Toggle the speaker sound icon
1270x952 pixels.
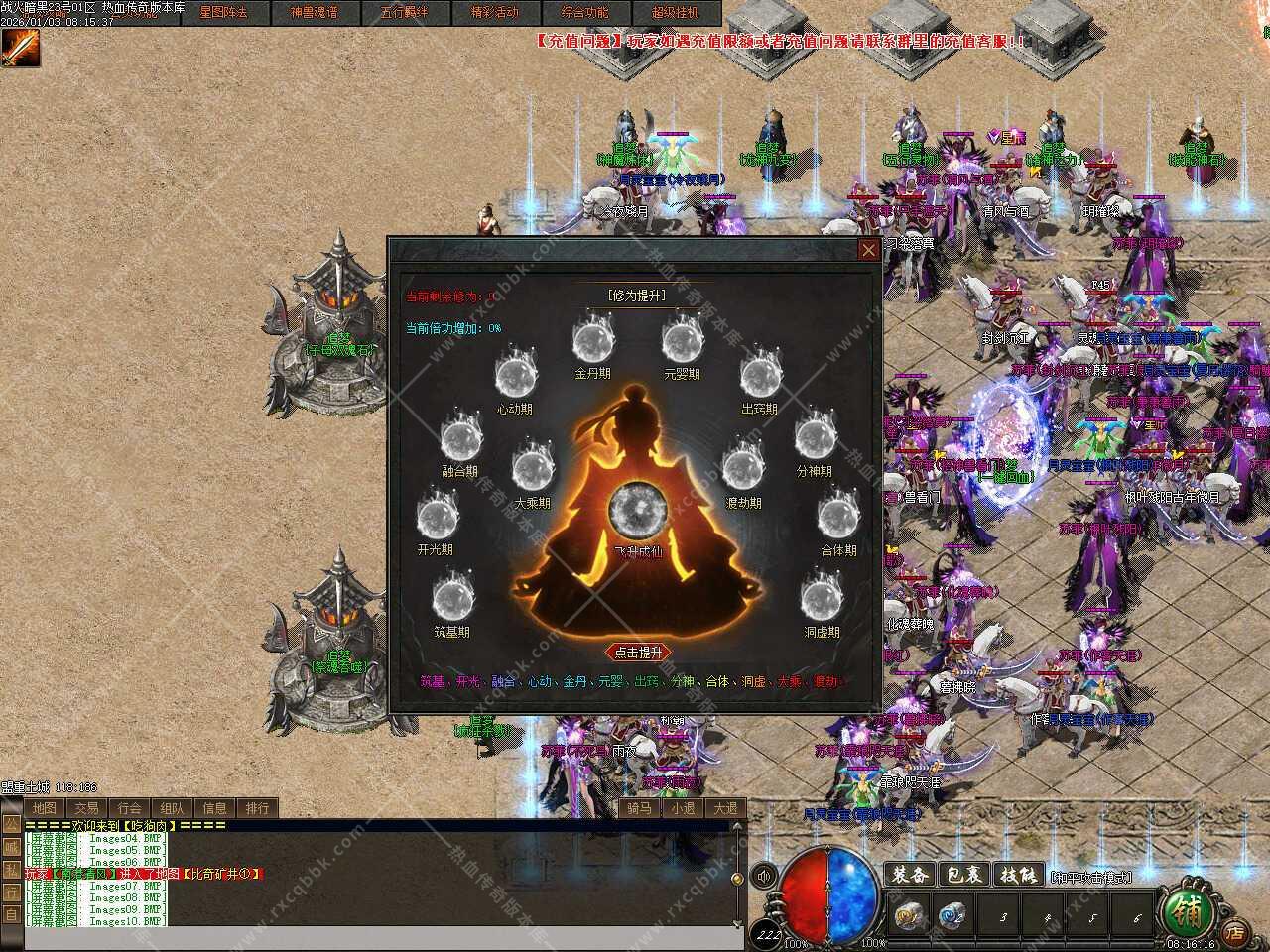coord(764,877)
